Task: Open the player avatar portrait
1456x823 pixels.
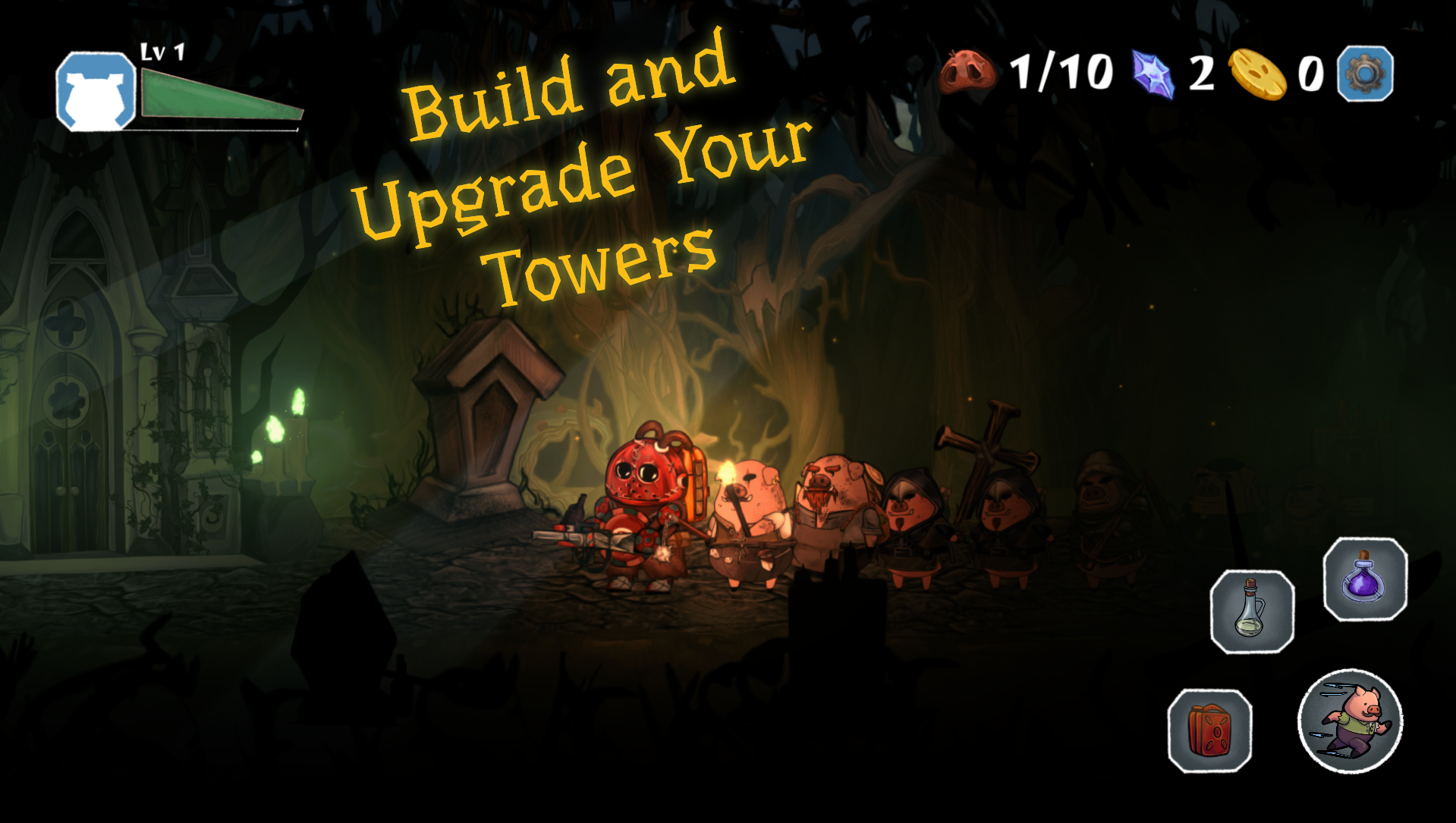Action: pyautogui.click(x=95, y=91)
